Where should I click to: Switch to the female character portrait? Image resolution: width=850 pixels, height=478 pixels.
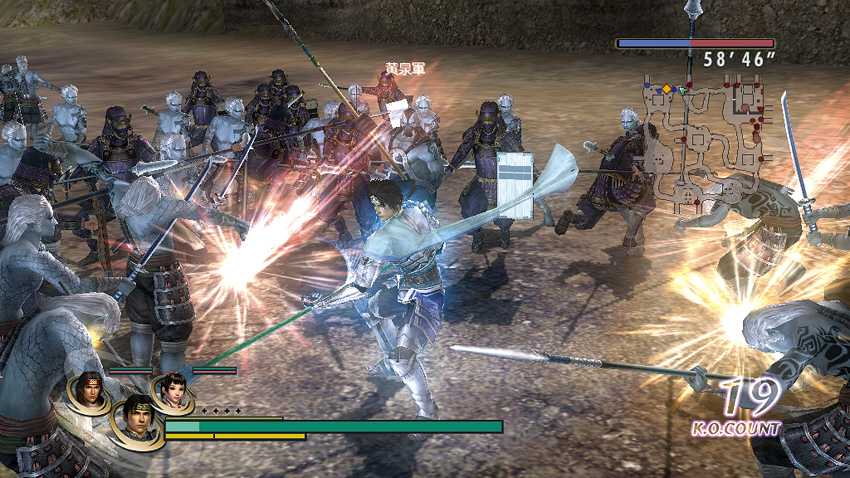click(x=173, y=392)
